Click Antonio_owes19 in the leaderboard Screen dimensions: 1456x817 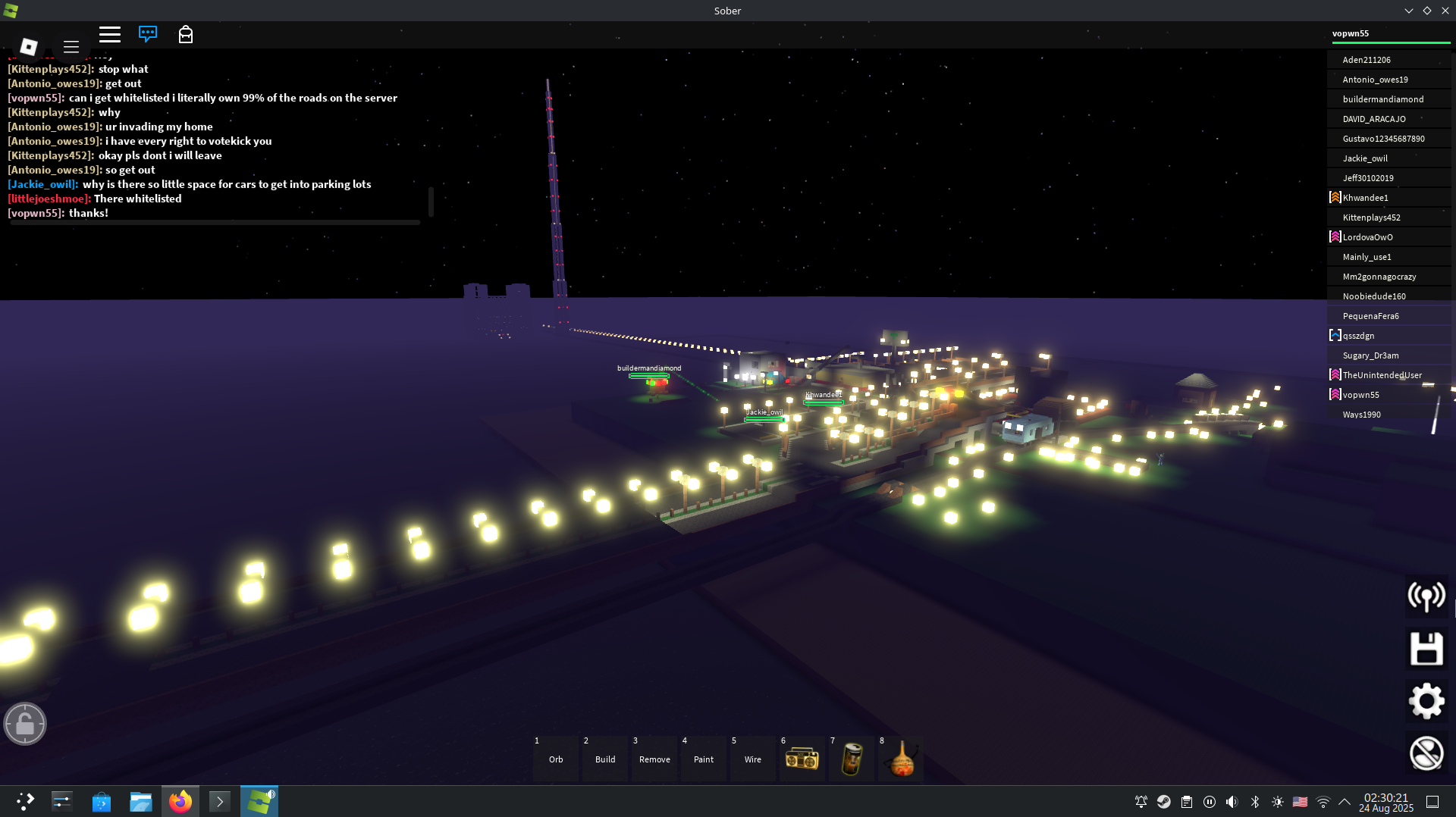click(1375, 80)
